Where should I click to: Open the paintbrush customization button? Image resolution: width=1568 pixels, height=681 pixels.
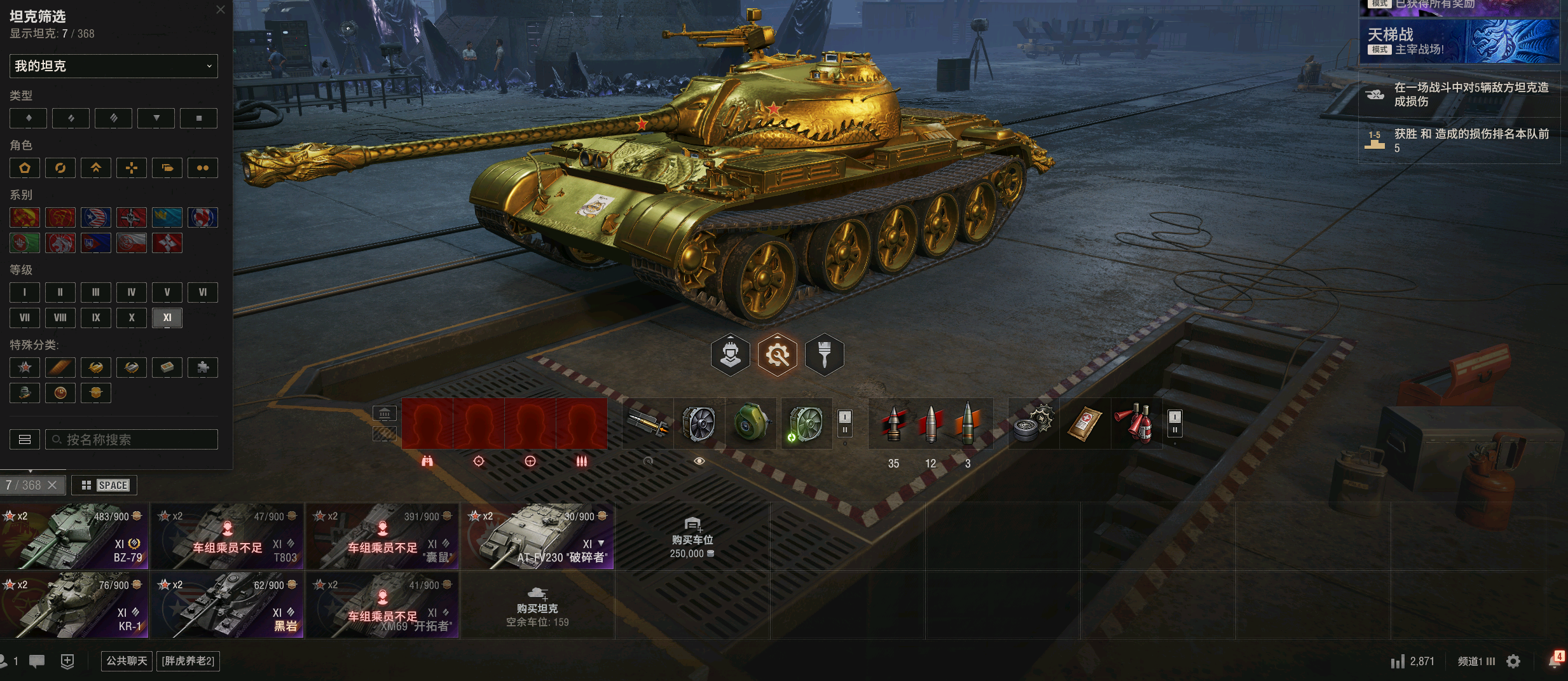tap(824, 354)
